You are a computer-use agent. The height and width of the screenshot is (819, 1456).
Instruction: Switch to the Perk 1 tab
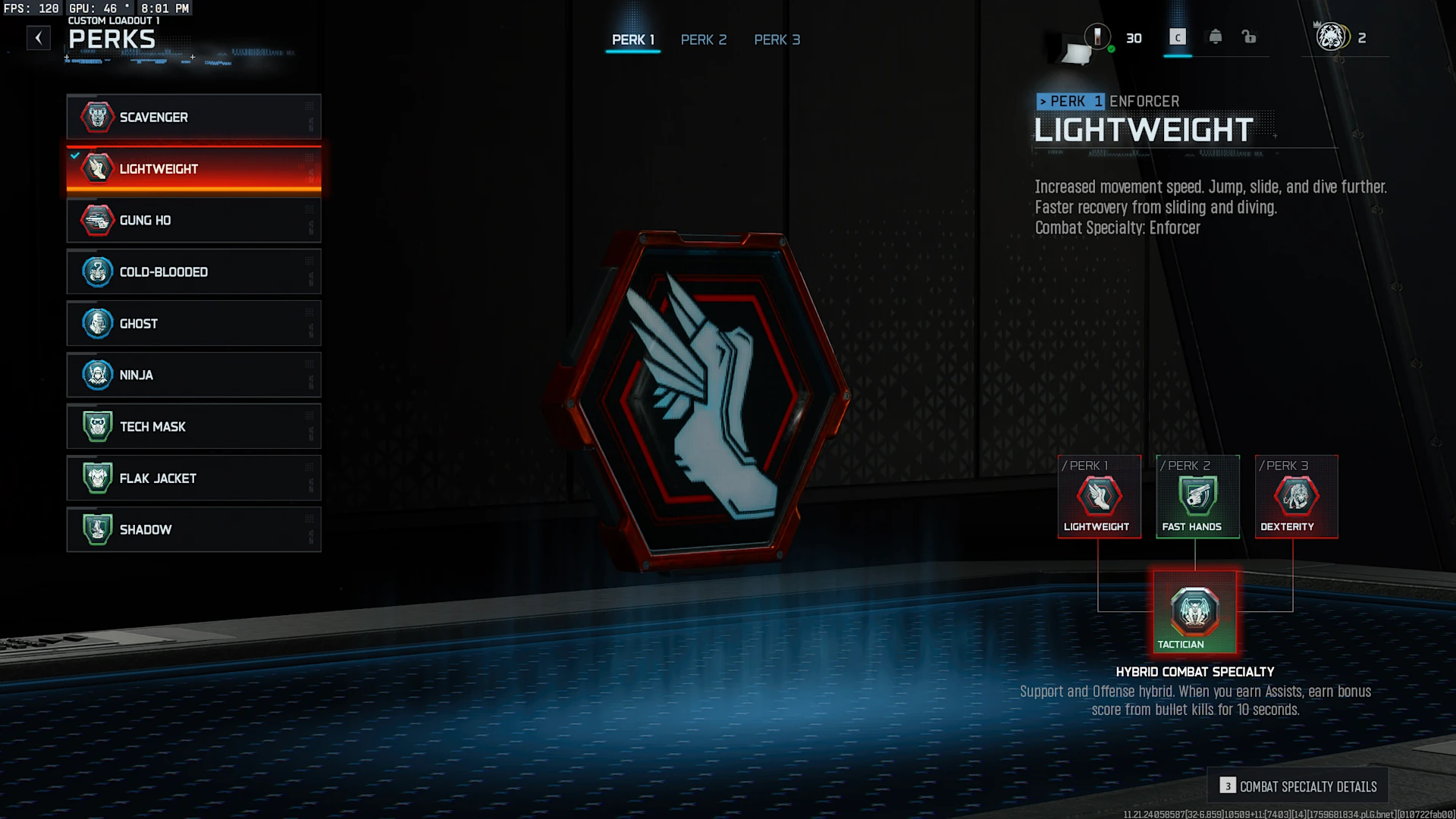click(x=632, y=39)
